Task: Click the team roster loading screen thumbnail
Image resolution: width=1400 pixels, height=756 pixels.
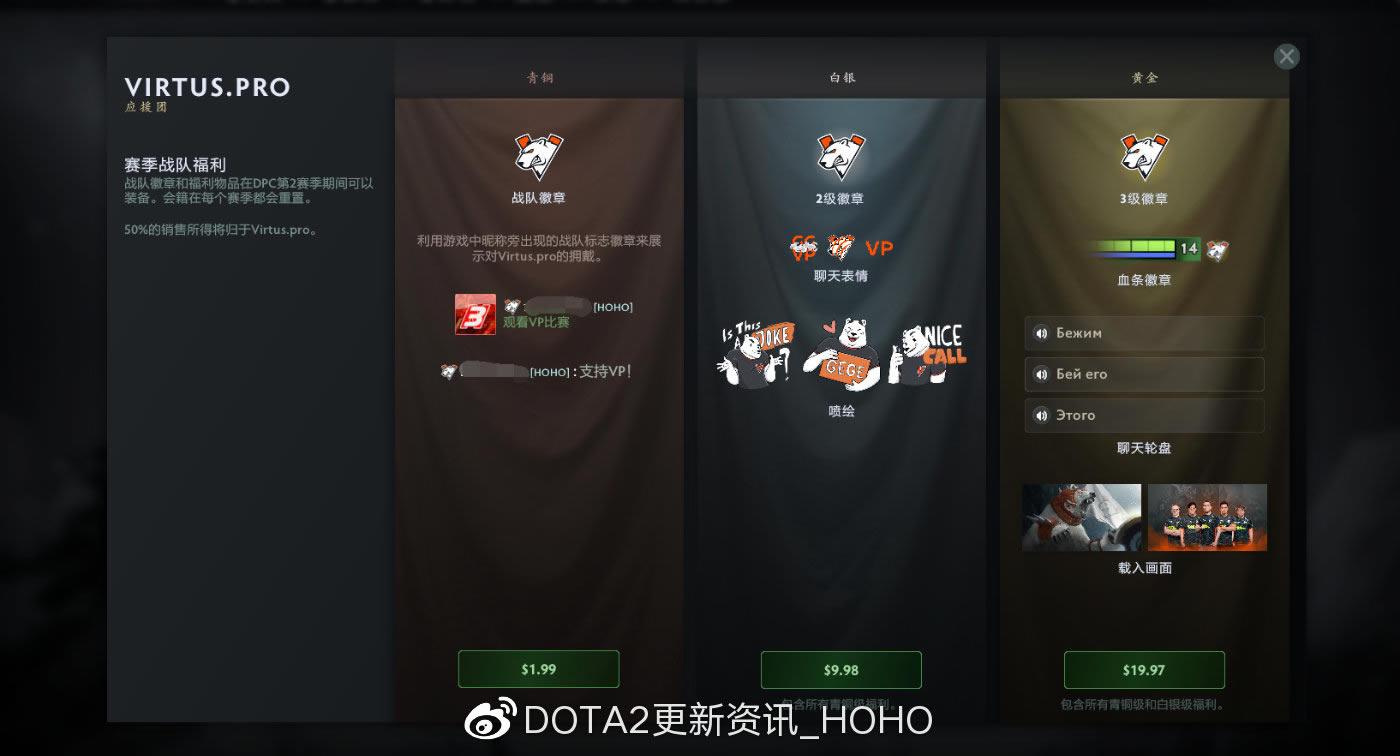Action: [x=1206, y=516]
